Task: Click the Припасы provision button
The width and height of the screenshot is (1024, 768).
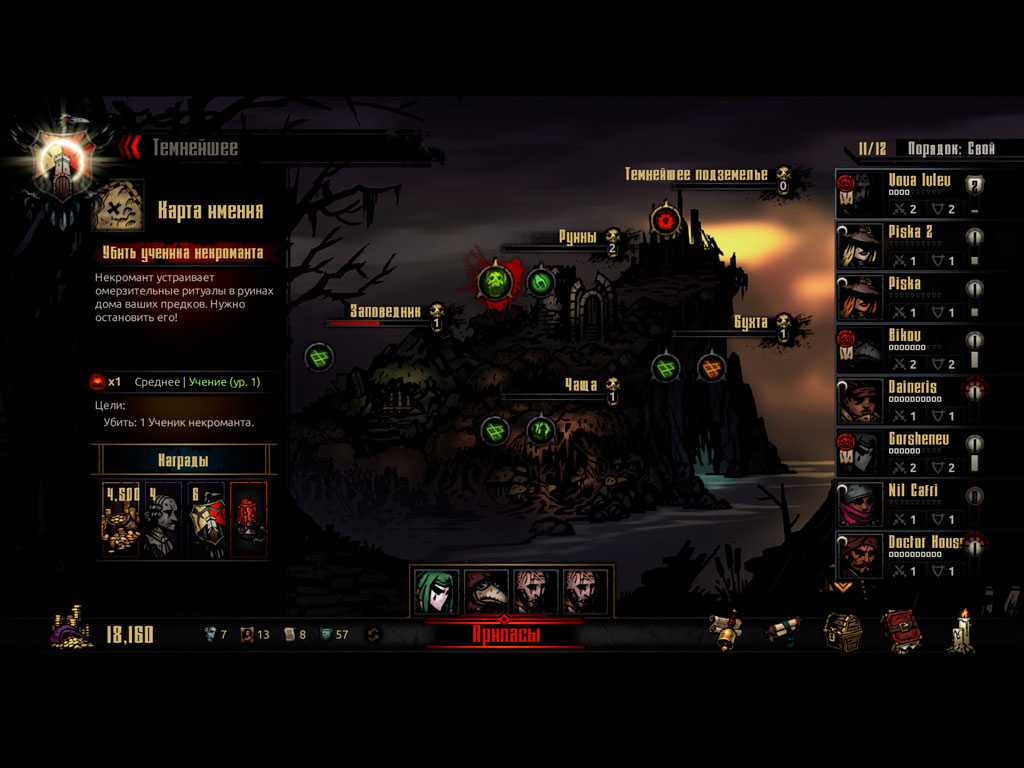Action: coord(505,633)
